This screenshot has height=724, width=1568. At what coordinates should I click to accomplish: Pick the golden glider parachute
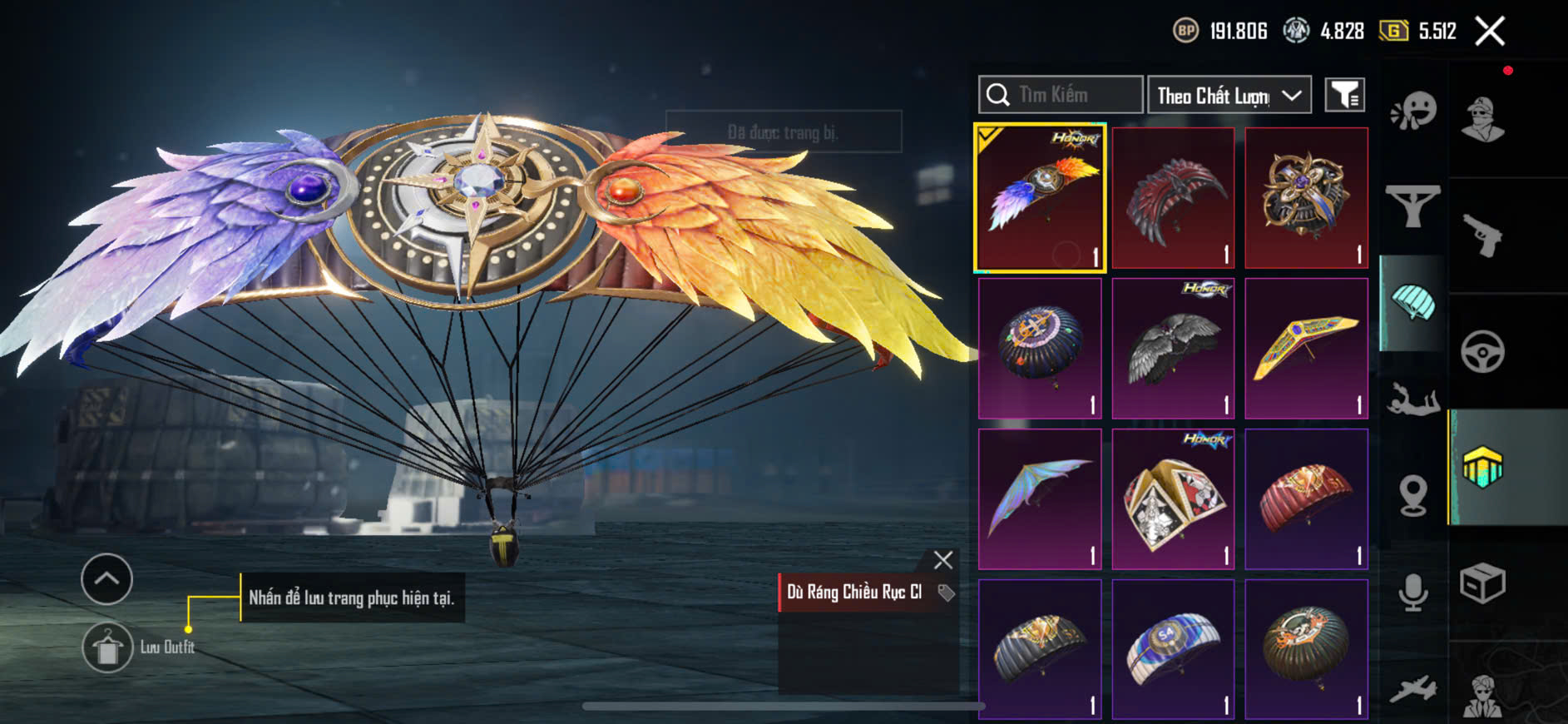click(1306, 349)
